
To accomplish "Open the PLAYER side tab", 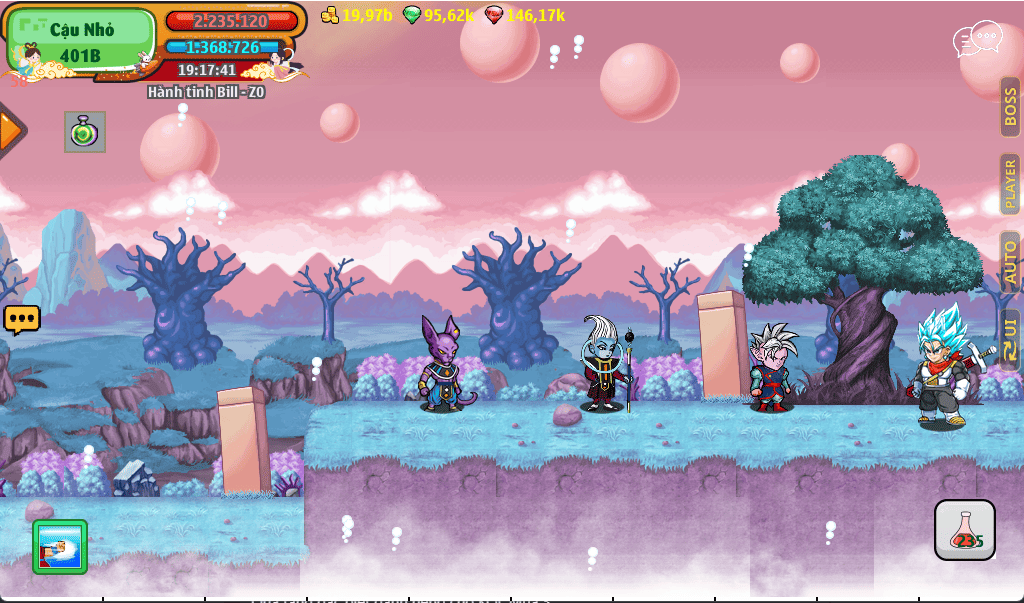I will [1010, 183].
